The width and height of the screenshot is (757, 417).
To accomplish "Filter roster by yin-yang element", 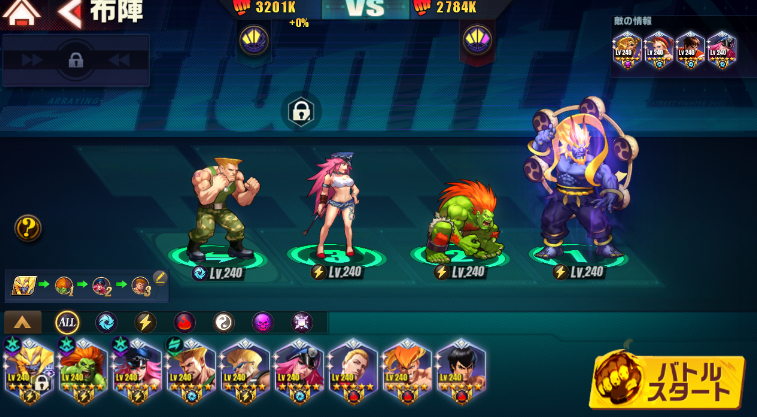I will pyautogui.click(x=224, y=322).
